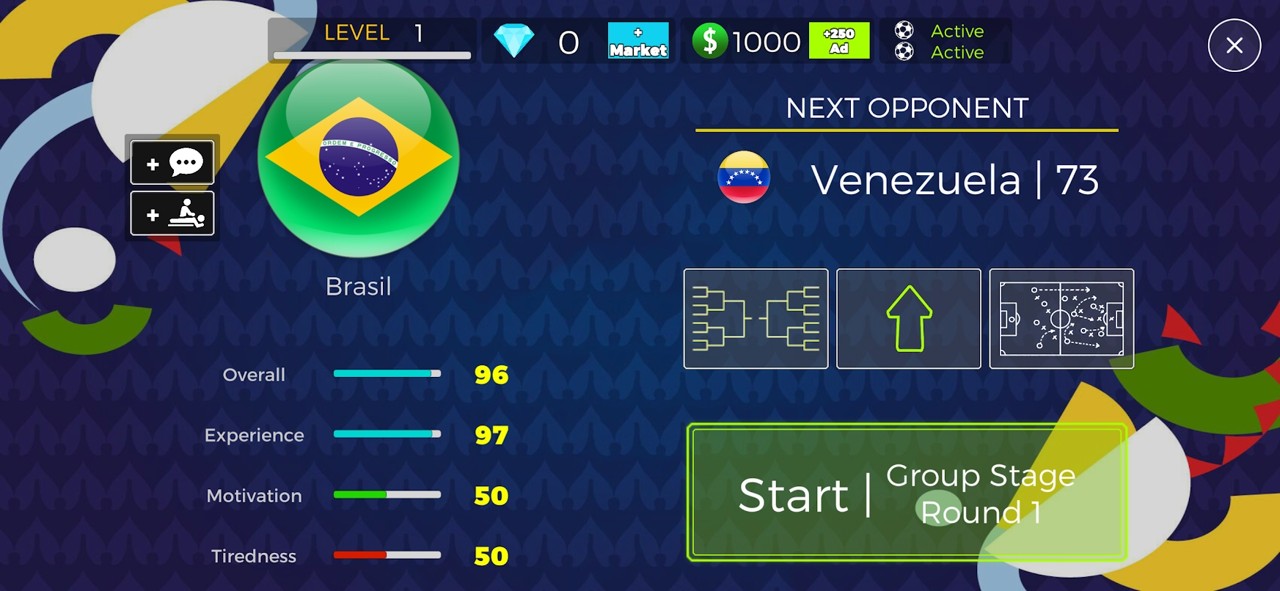1280x591 pixels.
Task: Watch the +250 Ad for cash
Action: click(x=839, y=41)
